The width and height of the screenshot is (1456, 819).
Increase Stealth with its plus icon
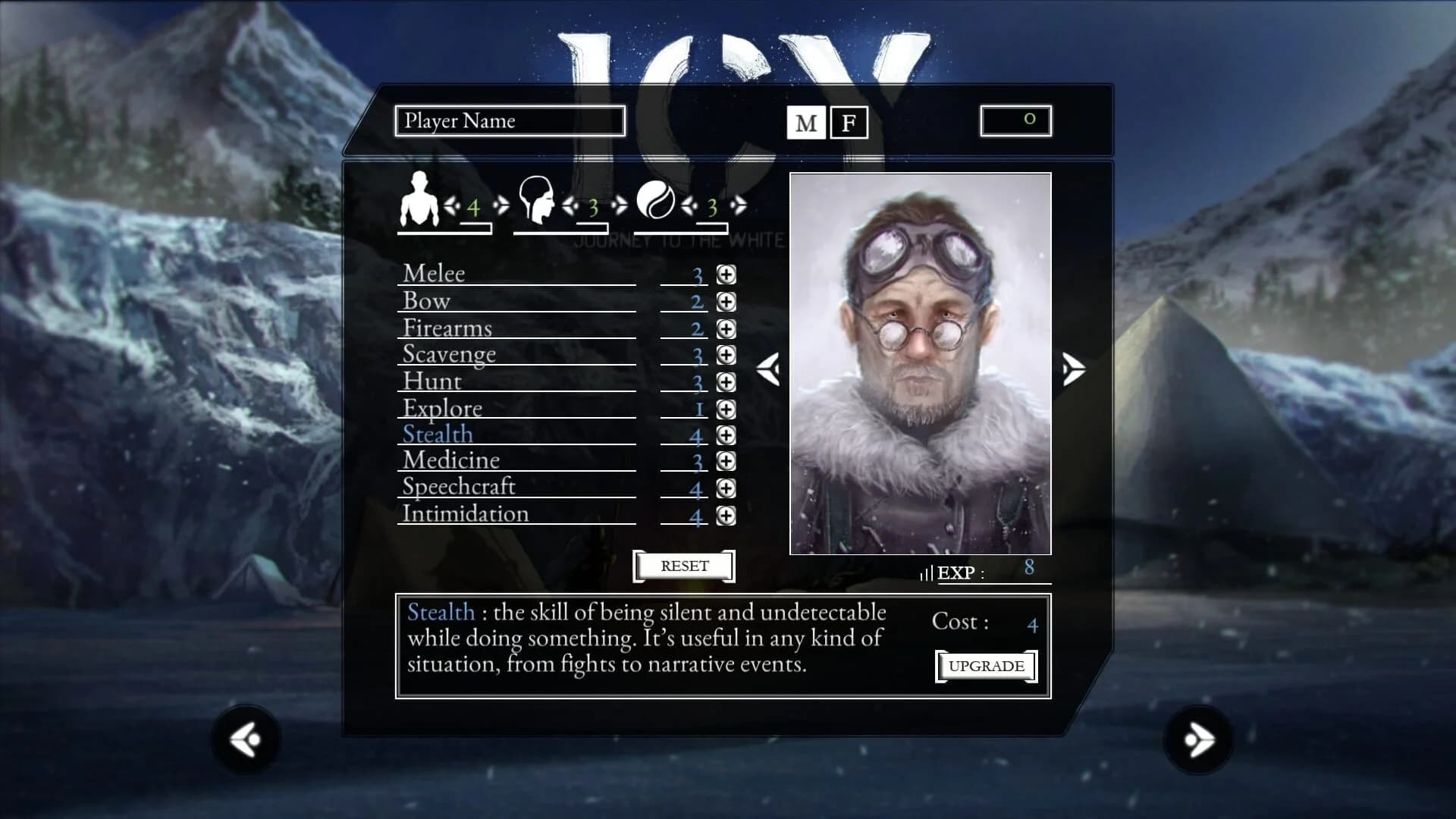click(726, 435)
